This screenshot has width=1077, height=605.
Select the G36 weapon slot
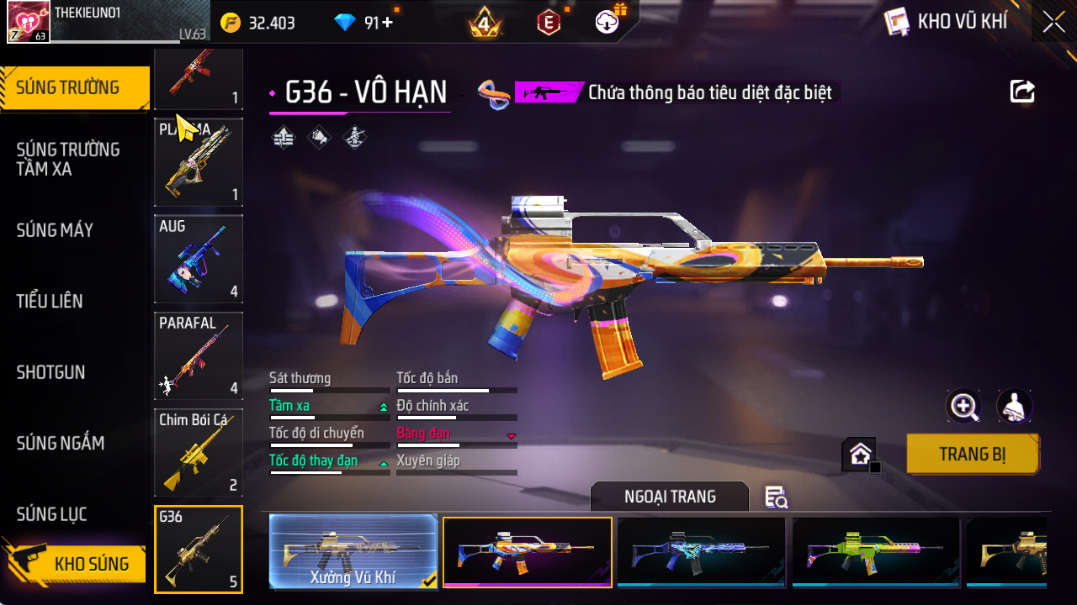tap(198, 549)
